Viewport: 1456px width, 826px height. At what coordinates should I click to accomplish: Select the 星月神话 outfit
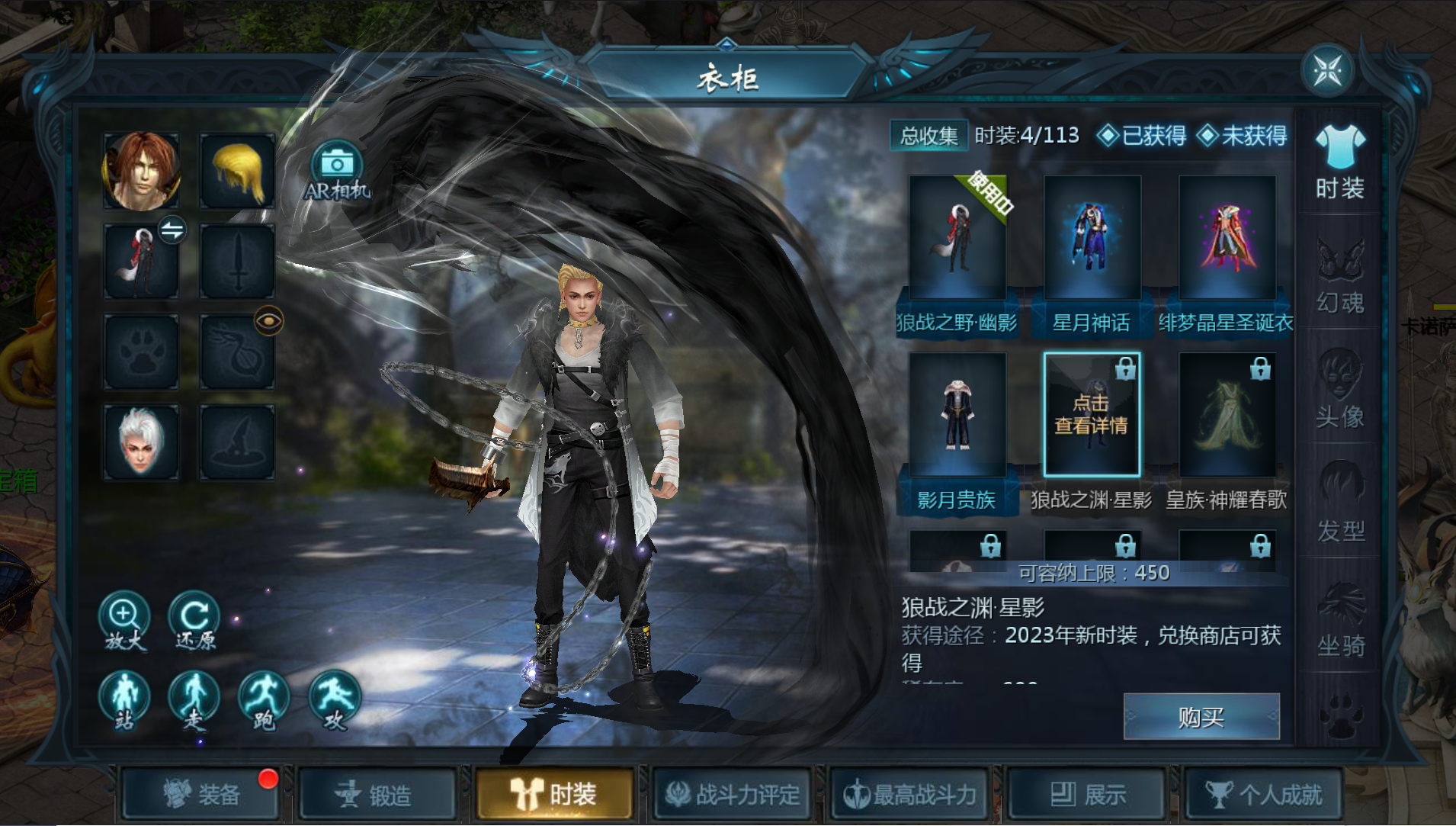click(1092, 238)
